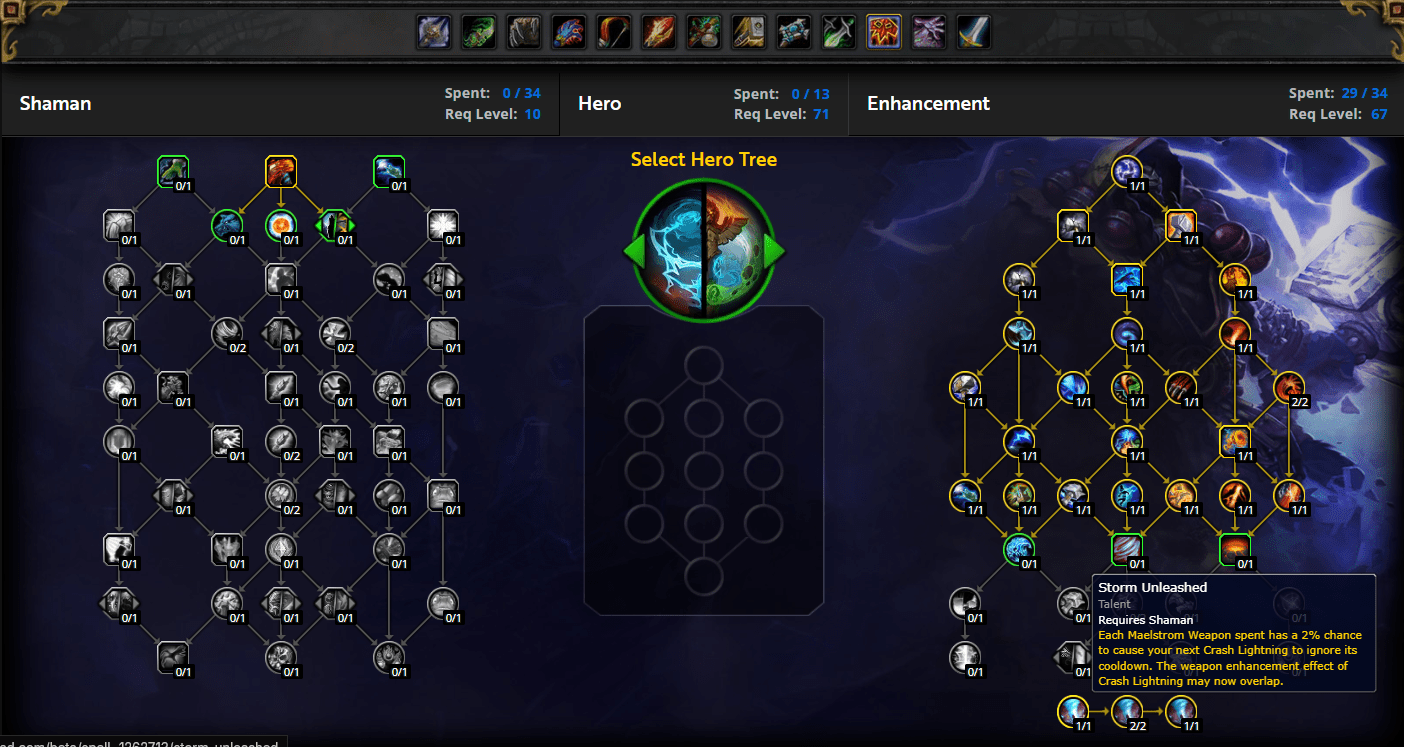Click the Shaman panel header
The image size is (1404, 747).
pyautogui.click(x=55, y=103)
